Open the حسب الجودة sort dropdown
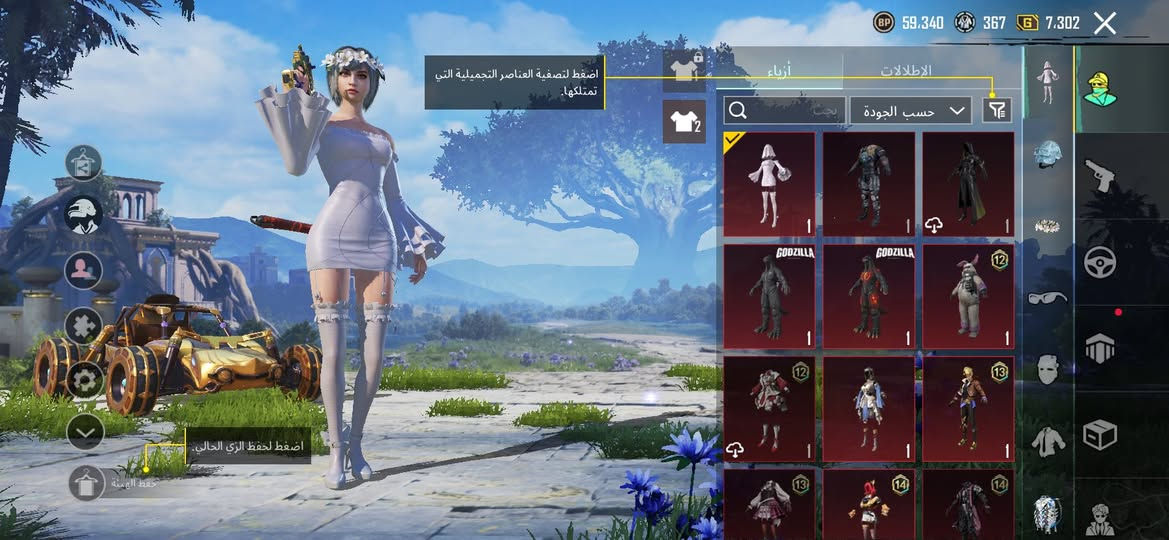 (x=910, y=111)
